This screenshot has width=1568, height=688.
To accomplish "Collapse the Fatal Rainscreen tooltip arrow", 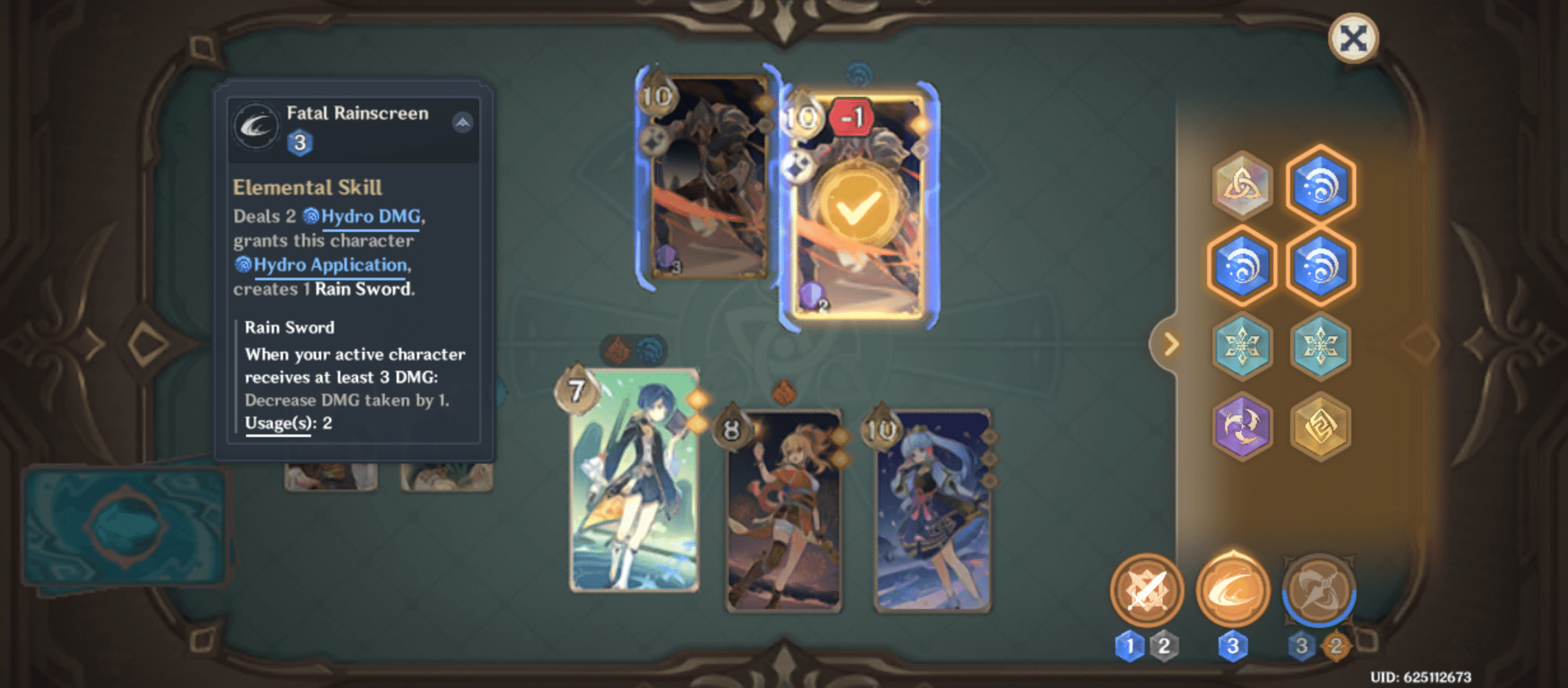I will (462, 121).
